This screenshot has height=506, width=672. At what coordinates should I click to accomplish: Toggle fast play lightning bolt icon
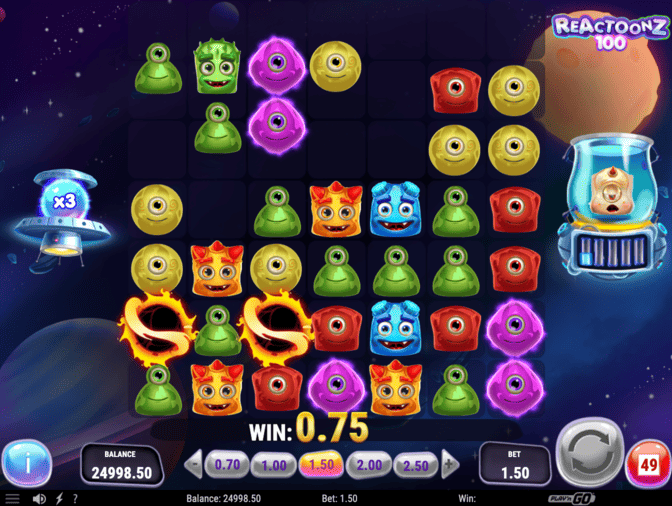point(60,498)
